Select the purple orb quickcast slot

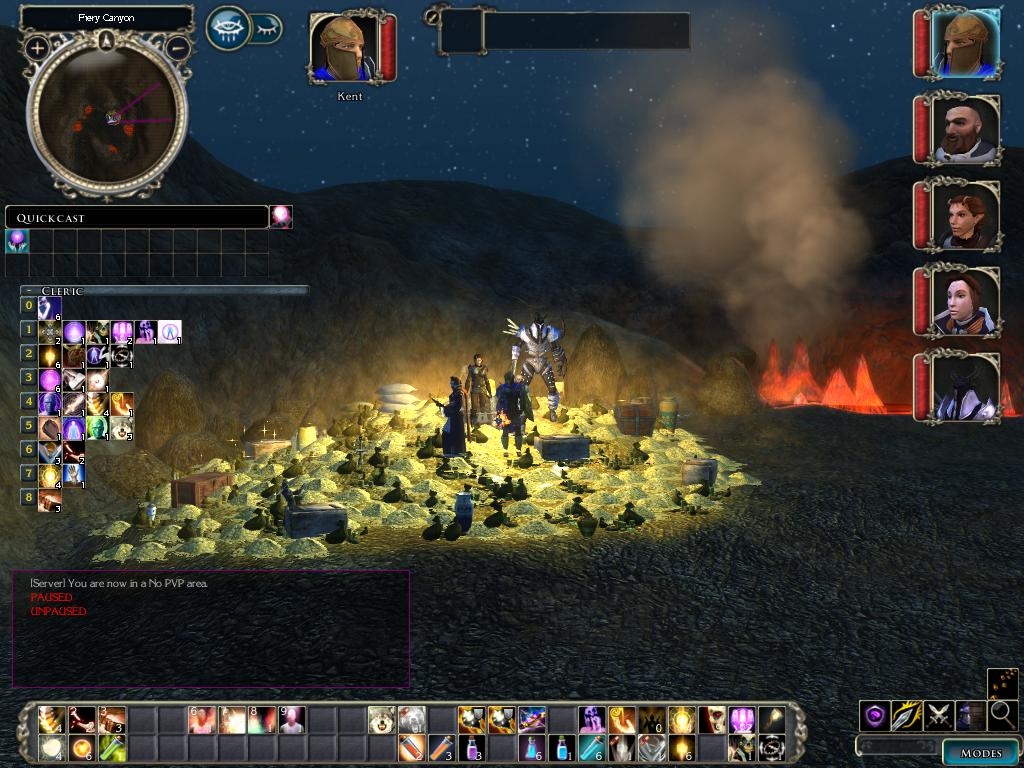point(17,241)
